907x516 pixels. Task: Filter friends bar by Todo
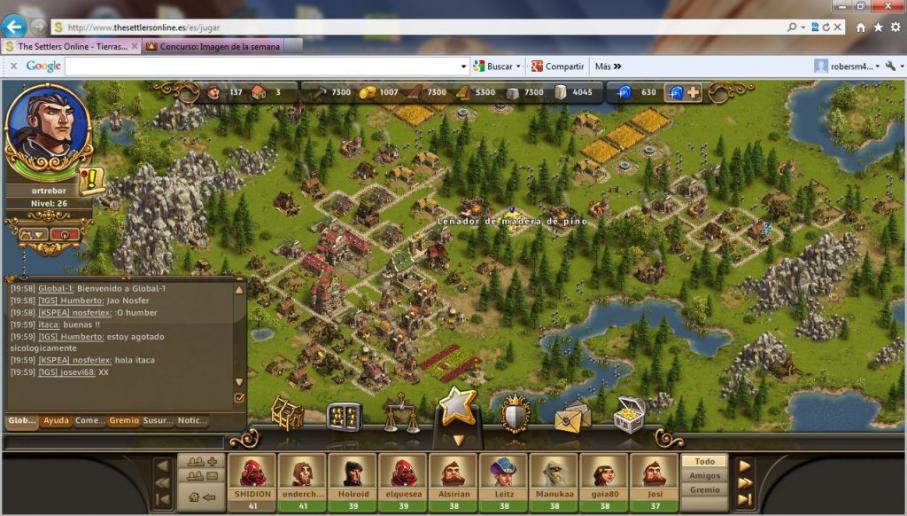tap(705, 462)
